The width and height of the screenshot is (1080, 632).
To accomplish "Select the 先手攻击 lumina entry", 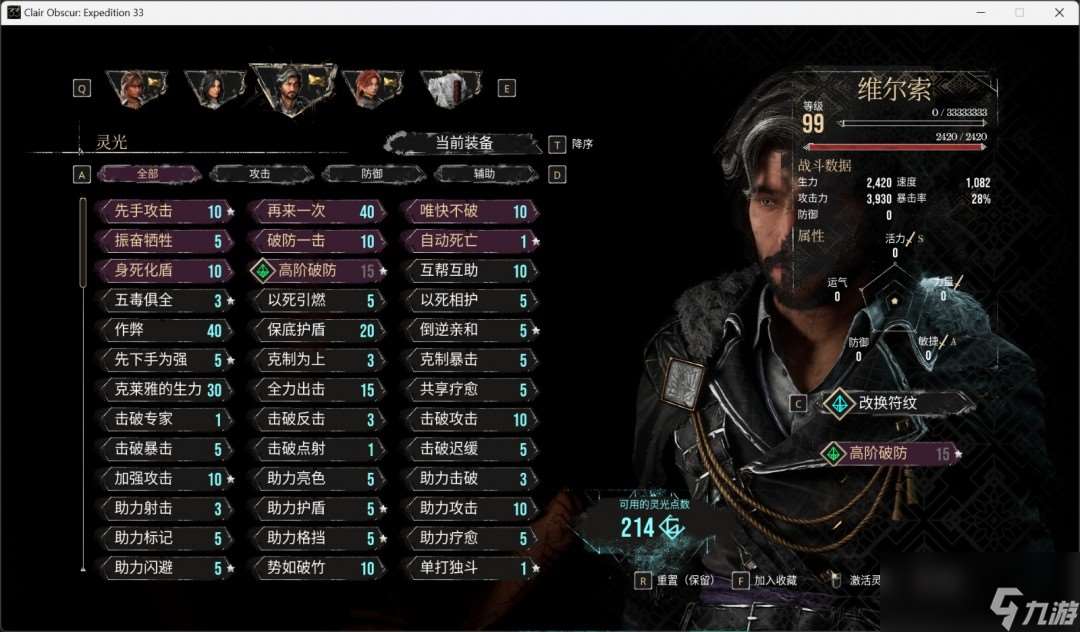I will [x=162, y=212].
